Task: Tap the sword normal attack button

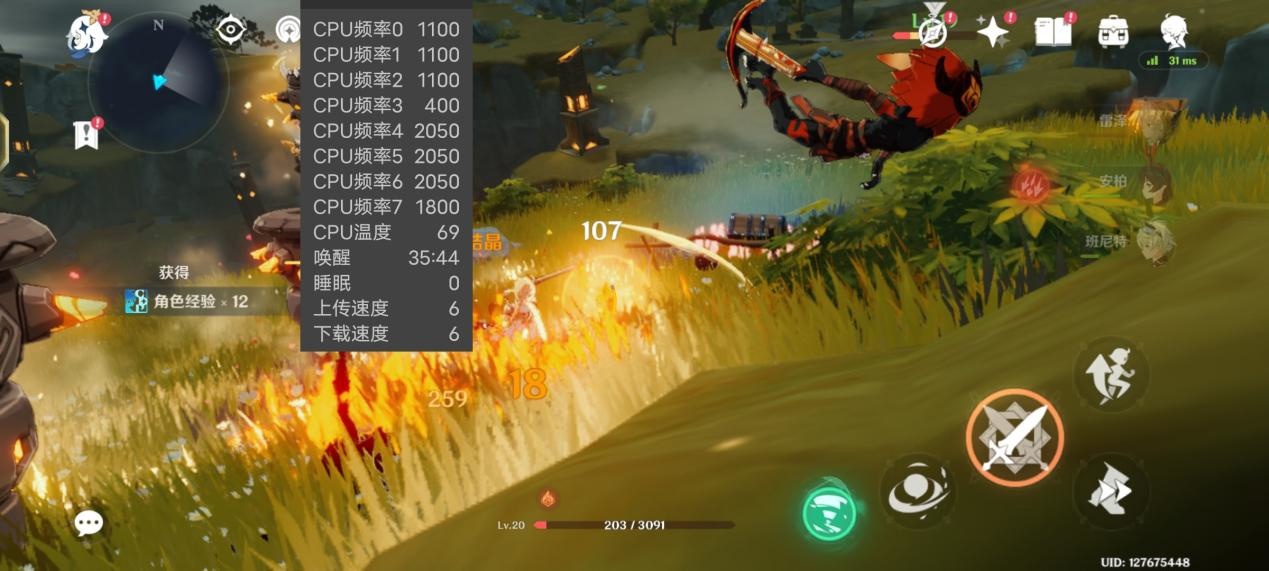Action: (x=1014, y=438)
